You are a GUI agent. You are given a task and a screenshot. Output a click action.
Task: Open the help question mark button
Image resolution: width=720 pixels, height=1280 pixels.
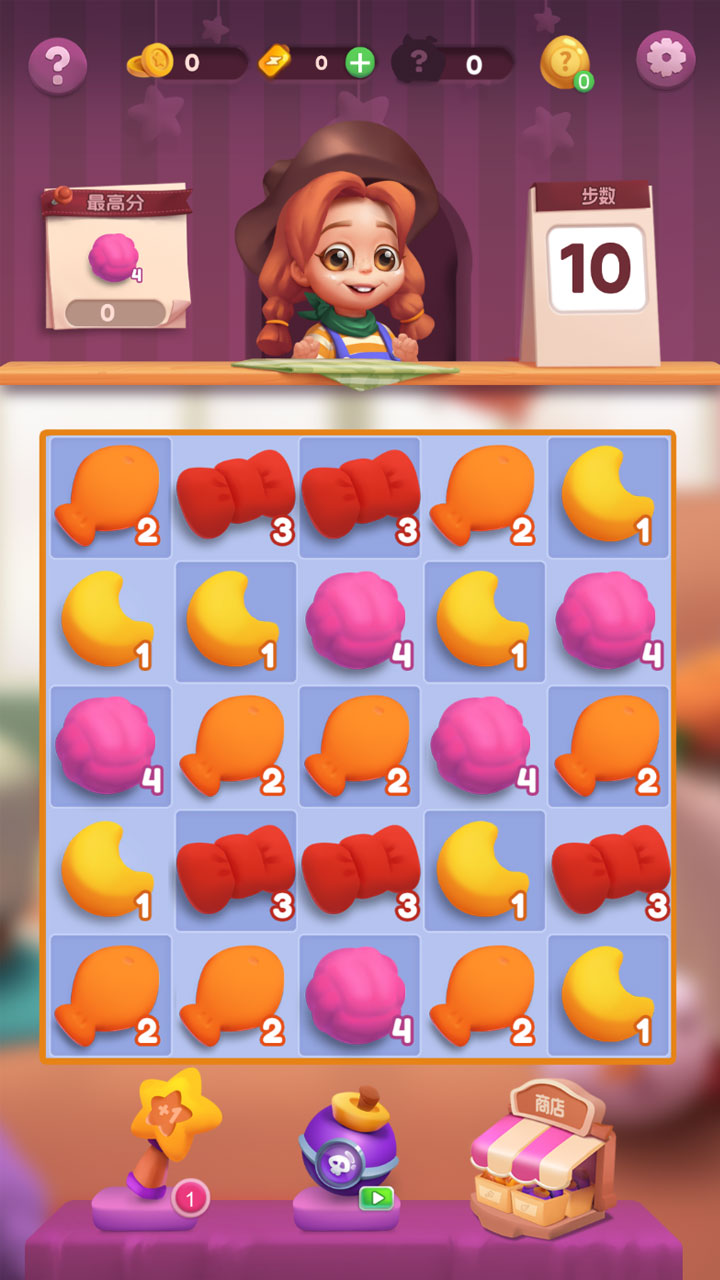tap(58, 65)
